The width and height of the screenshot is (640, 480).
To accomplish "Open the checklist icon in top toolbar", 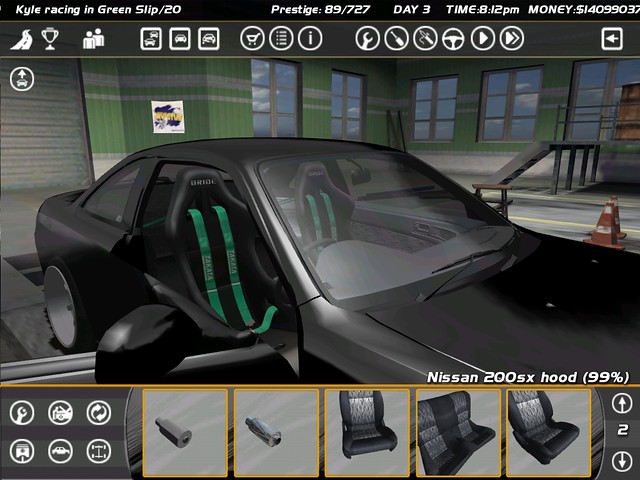I will (281, 39).
